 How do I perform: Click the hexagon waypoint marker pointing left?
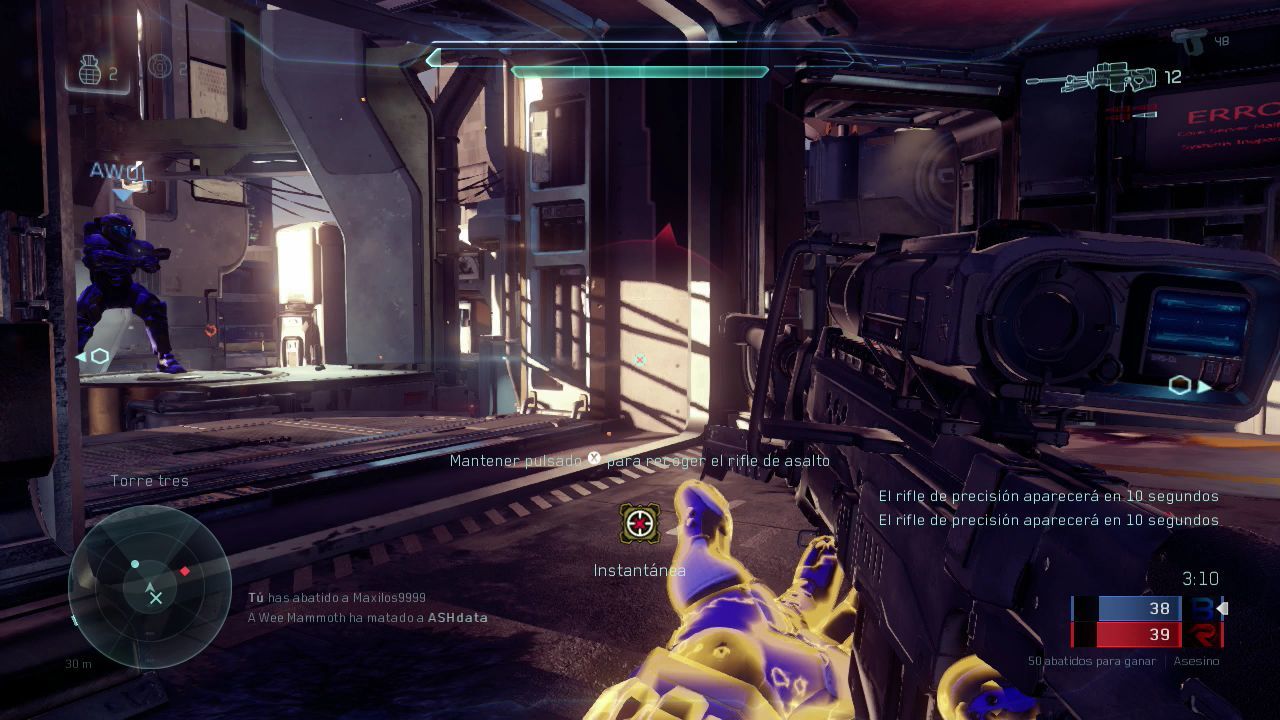pos(97,356)
